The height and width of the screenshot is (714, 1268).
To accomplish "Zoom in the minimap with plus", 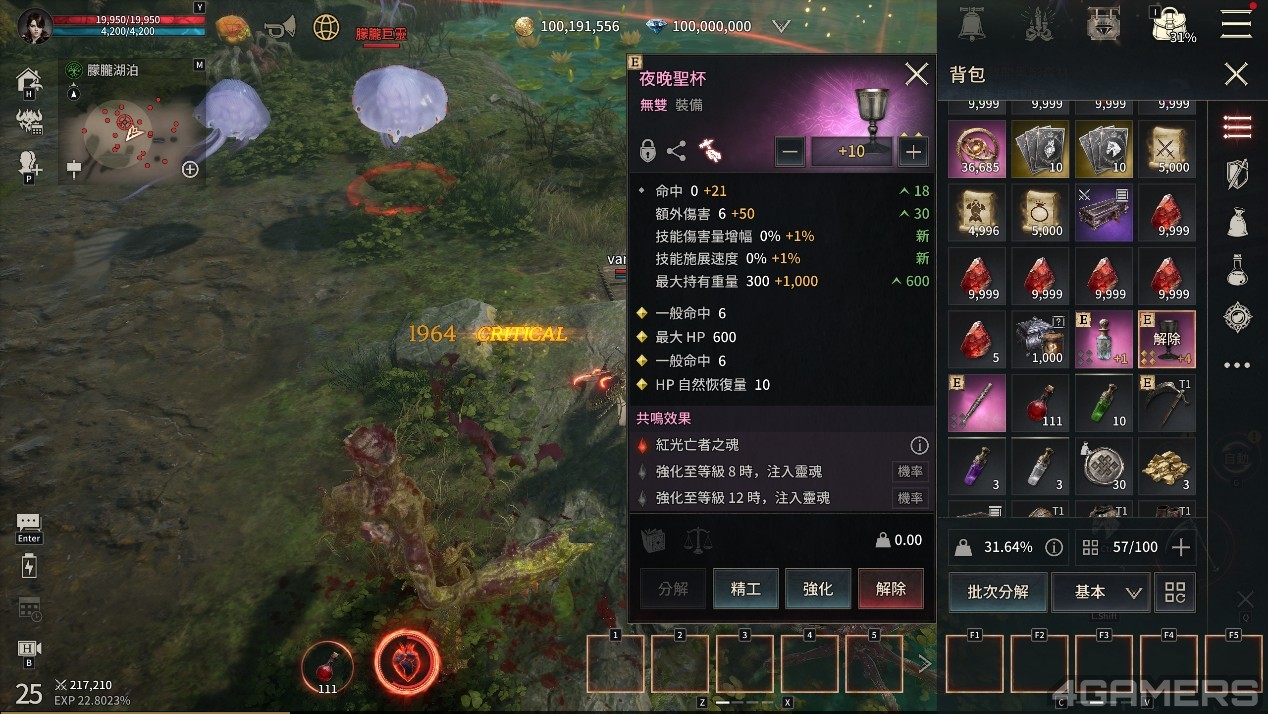I will (190, 169).
